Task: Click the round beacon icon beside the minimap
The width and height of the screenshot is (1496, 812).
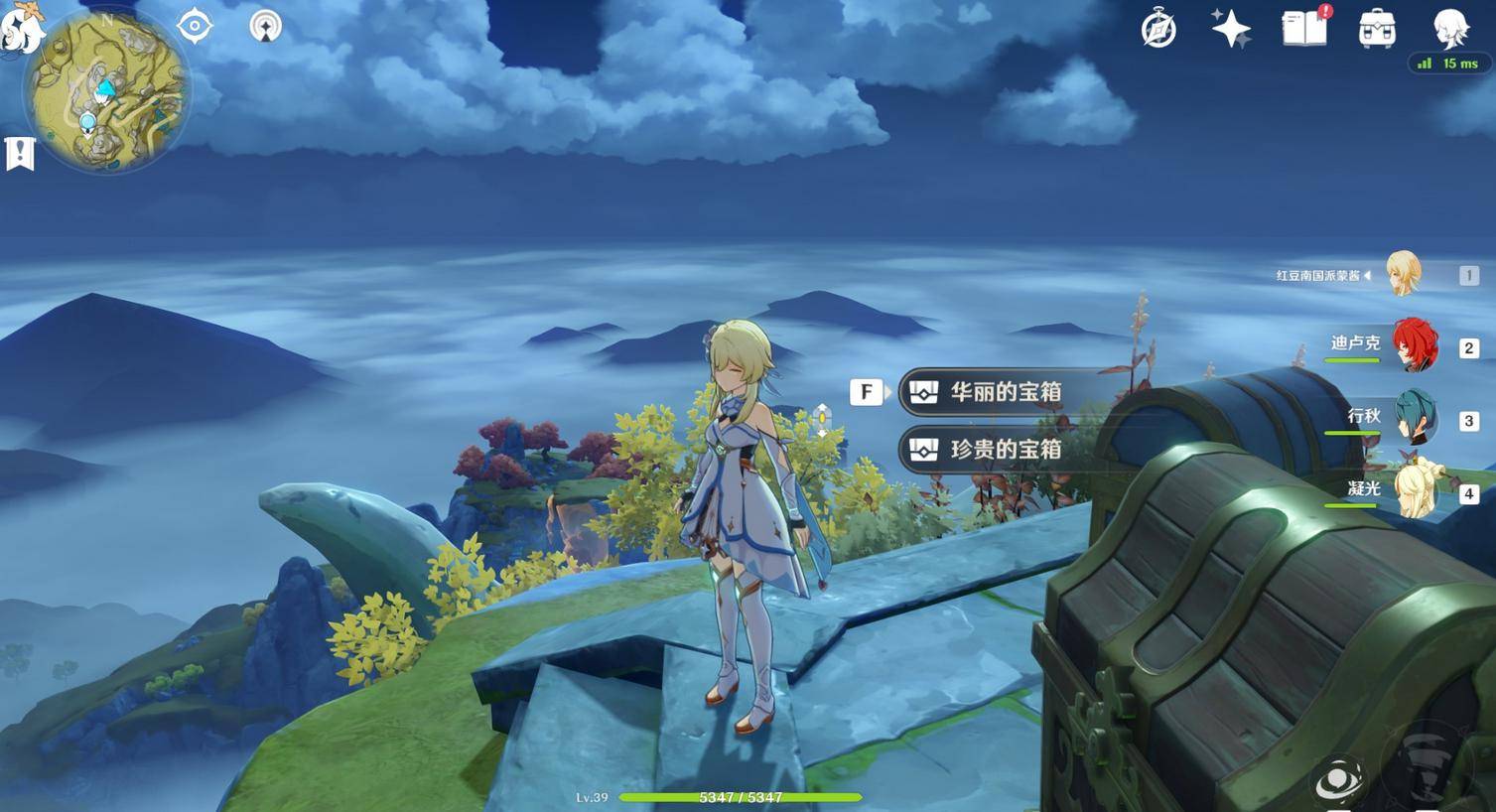Action: click(x=265, y=27)
